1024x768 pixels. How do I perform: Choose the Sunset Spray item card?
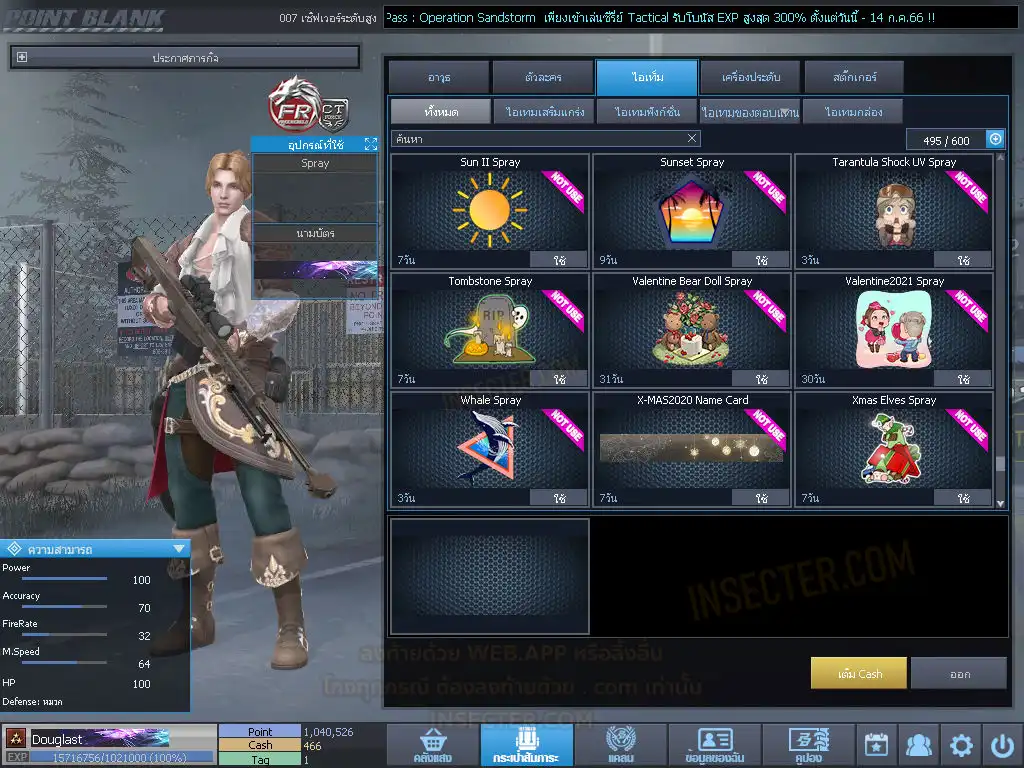[x=692, y=210]
